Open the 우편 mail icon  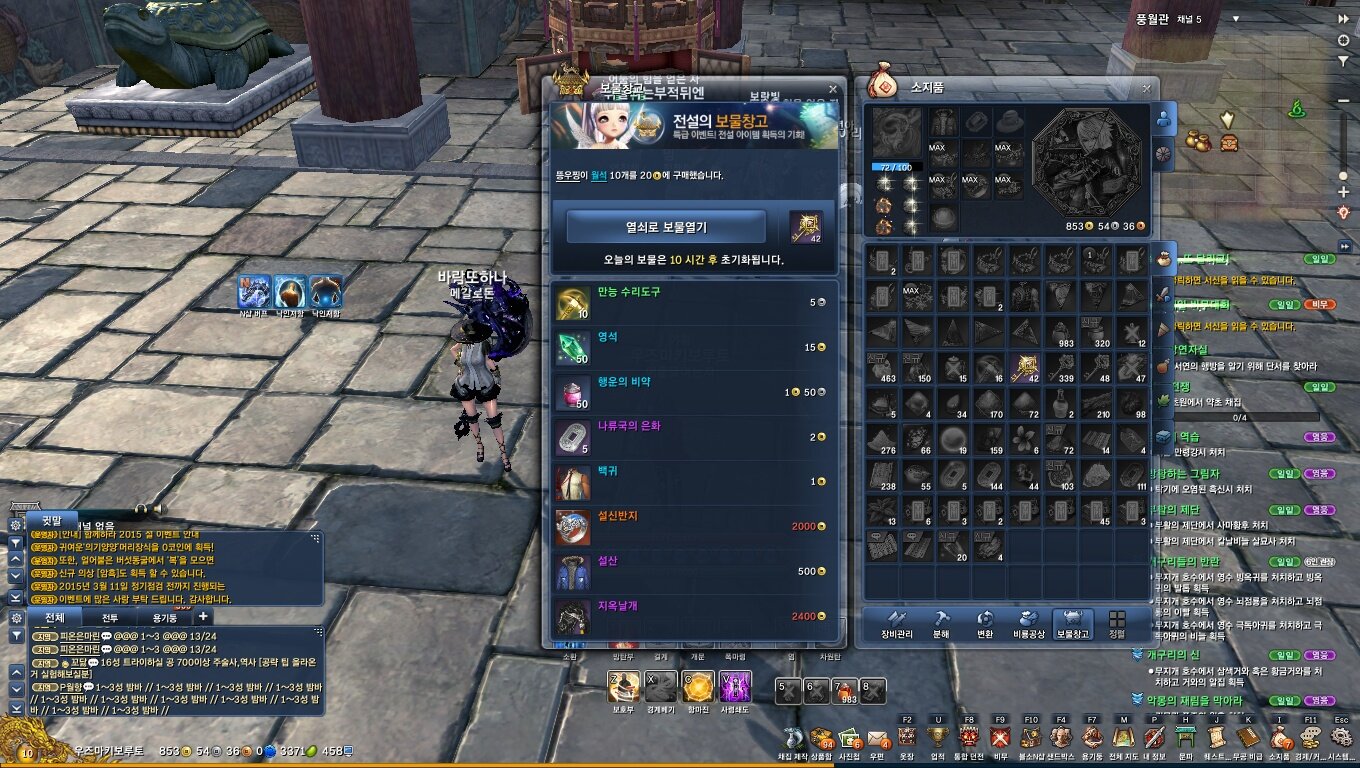pos(879,739)
